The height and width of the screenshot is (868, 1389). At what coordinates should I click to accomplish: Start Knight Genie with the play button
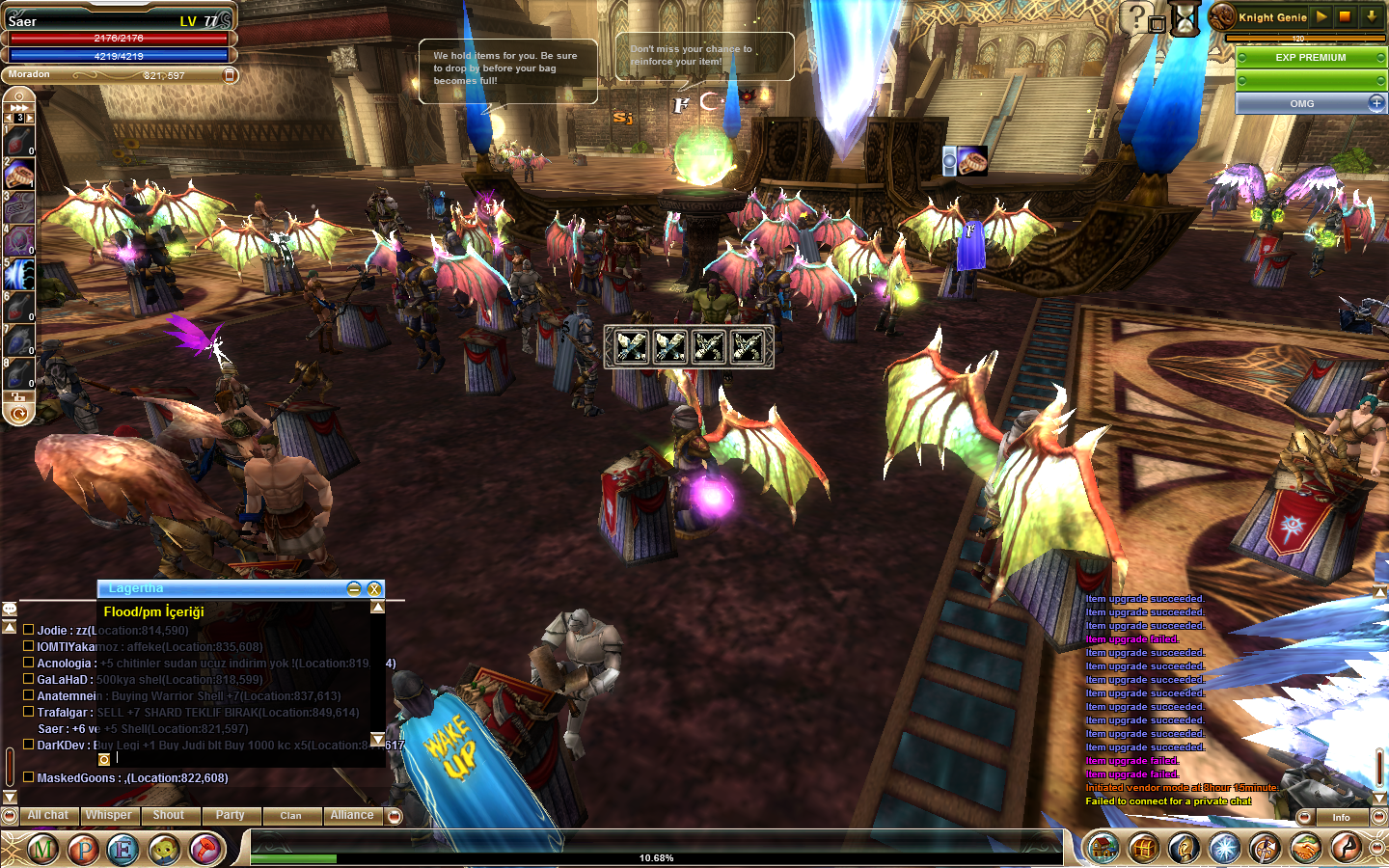click(1321, 16)
